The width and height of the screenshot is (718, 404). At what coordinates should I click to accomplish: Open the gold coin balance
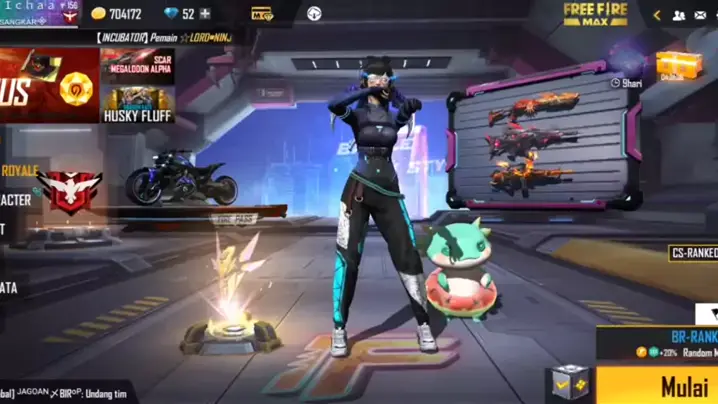point(116,14)
